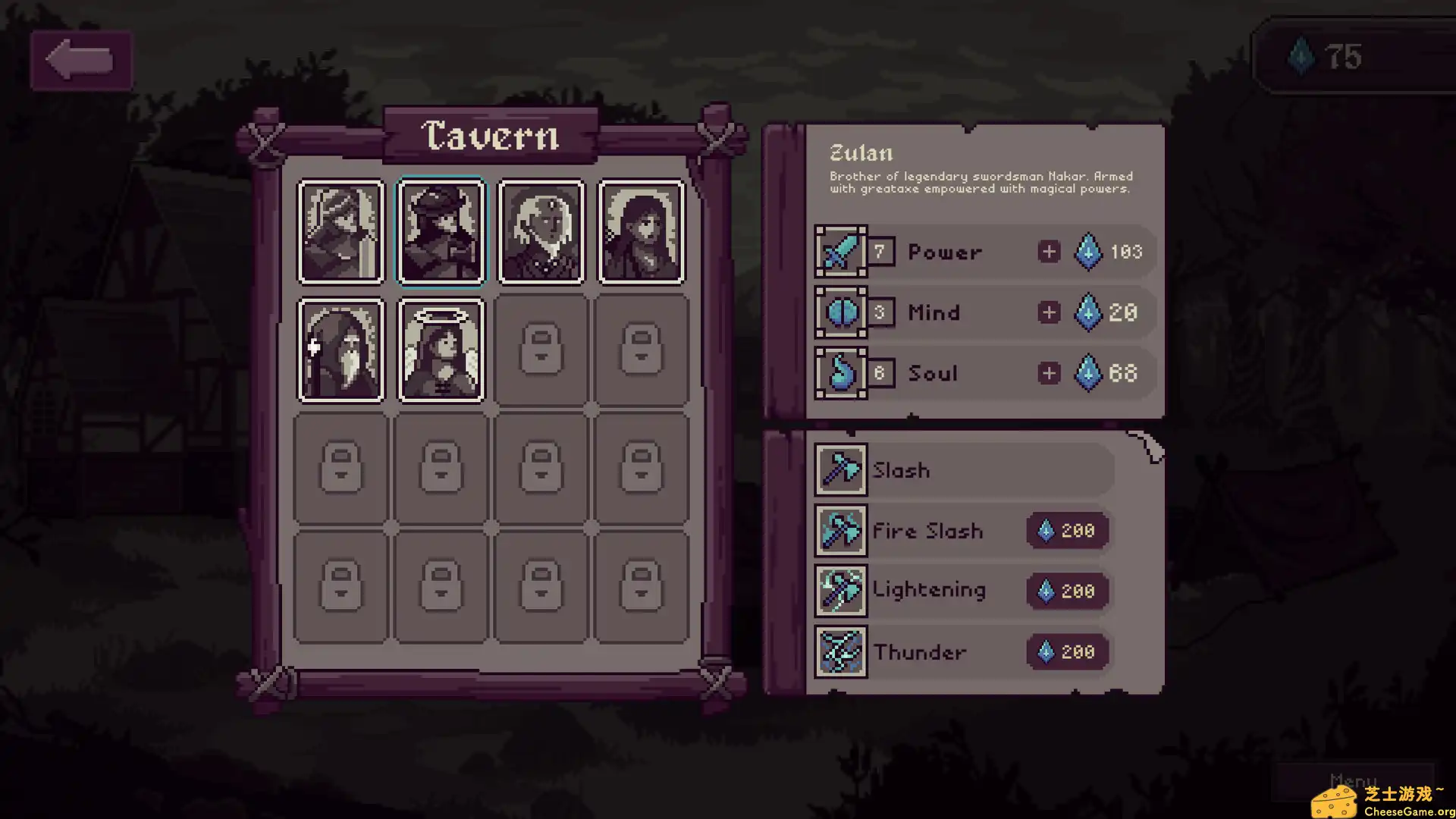Pick the white-haired hero with forehead gem
Viewport: 1456px width, 819px height.
[x=541, y=232]
